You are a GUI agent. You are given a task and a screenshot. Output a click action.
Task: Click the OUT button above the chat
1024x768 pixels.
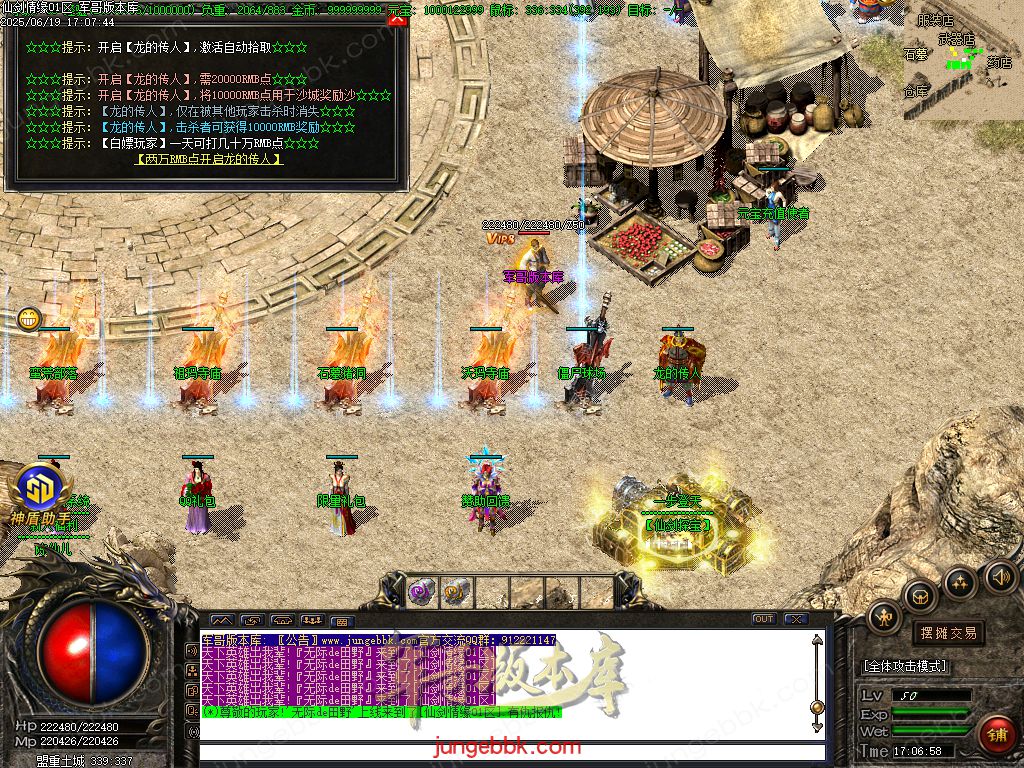pyautogui.click(x=763, y=619)
